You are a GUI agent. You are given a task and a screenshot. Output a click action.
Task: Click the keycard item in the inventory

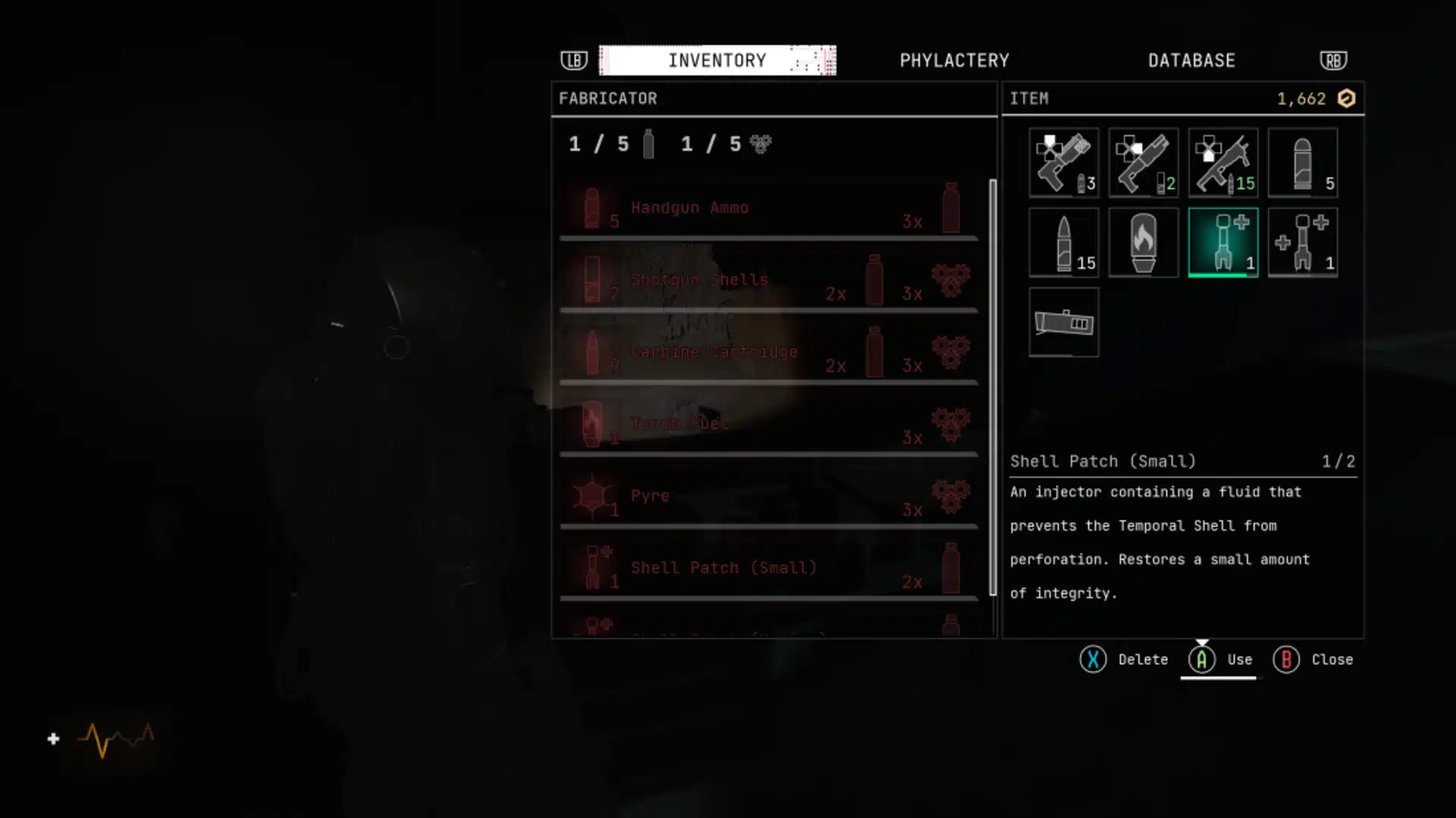coord(1063,322)
